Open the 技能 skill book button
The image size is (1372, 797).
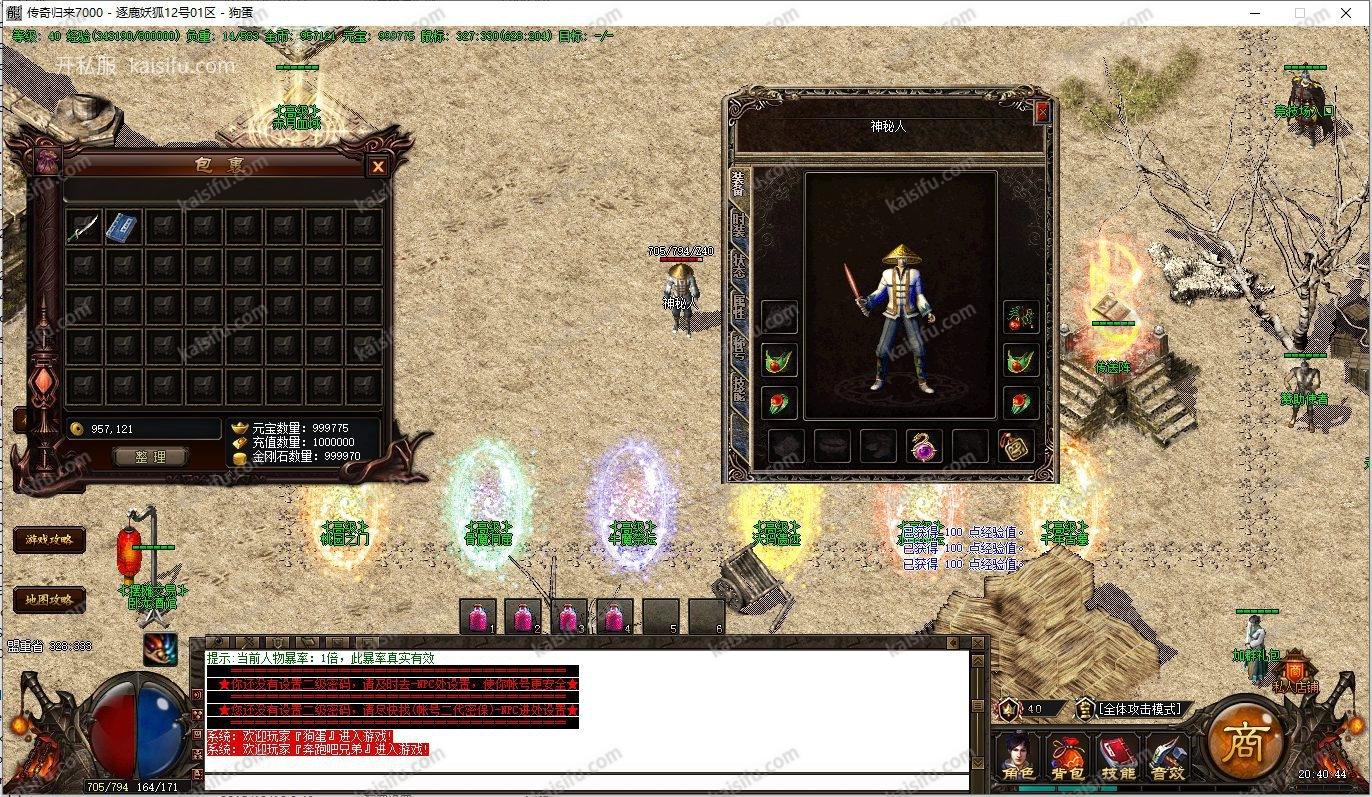[x=1117, y=757]
